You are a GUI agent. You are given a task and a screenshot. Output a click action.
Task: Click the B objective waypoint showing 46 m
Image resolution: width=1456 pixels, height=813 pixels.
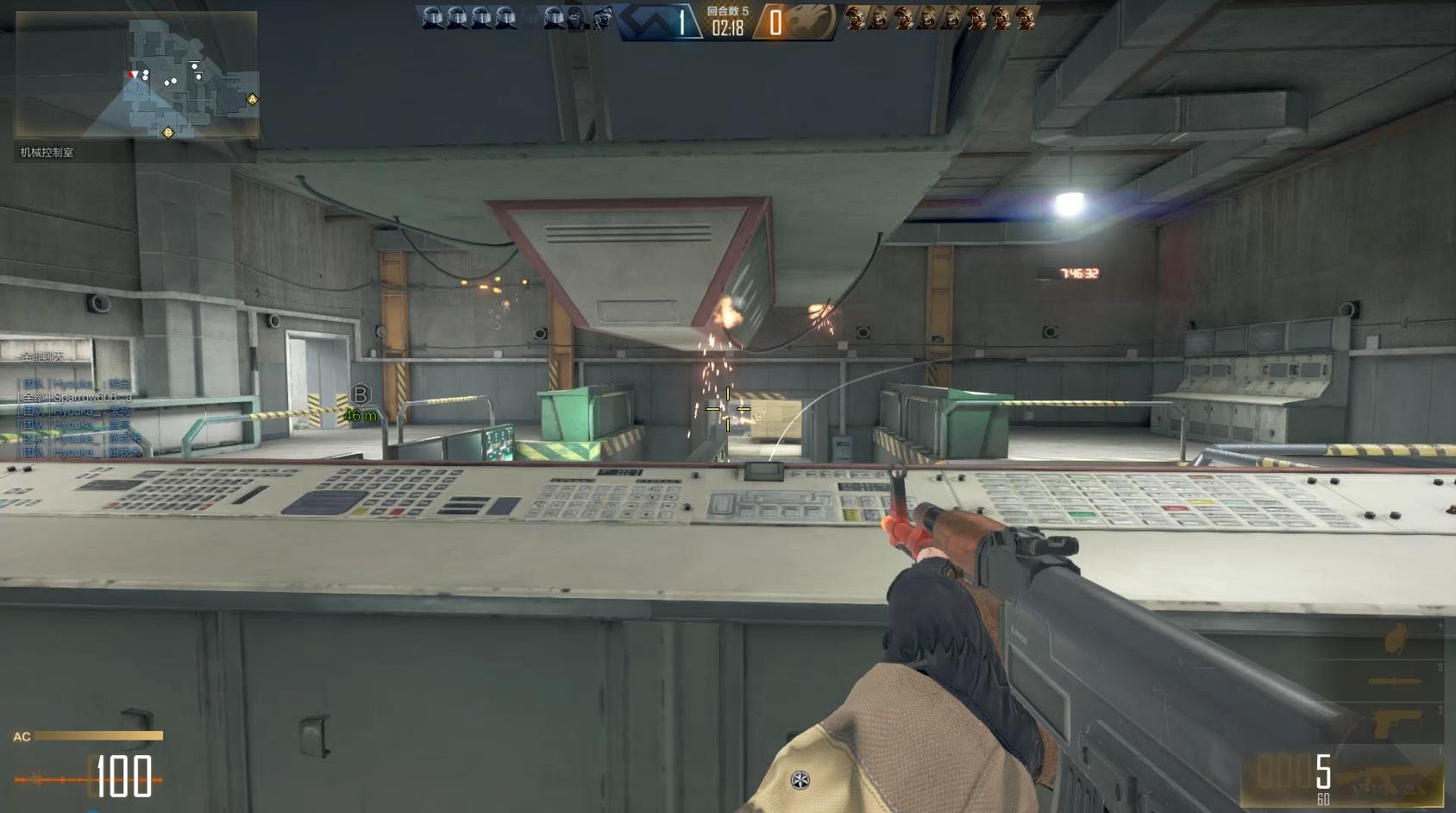click(x=361, y=395)
